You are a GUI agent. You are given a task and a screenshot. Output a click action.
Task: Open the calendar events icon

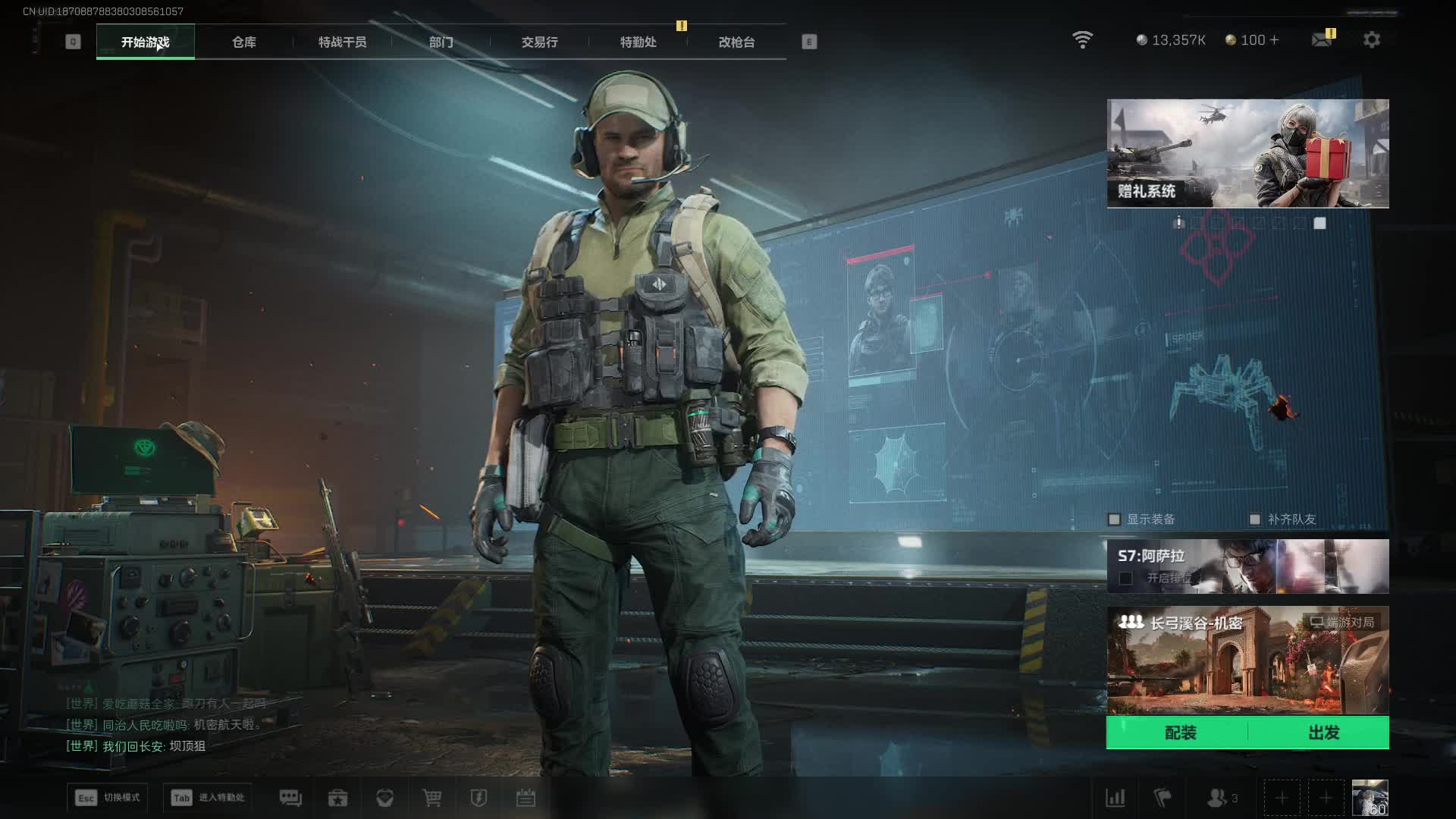click(x=526, y=798)
